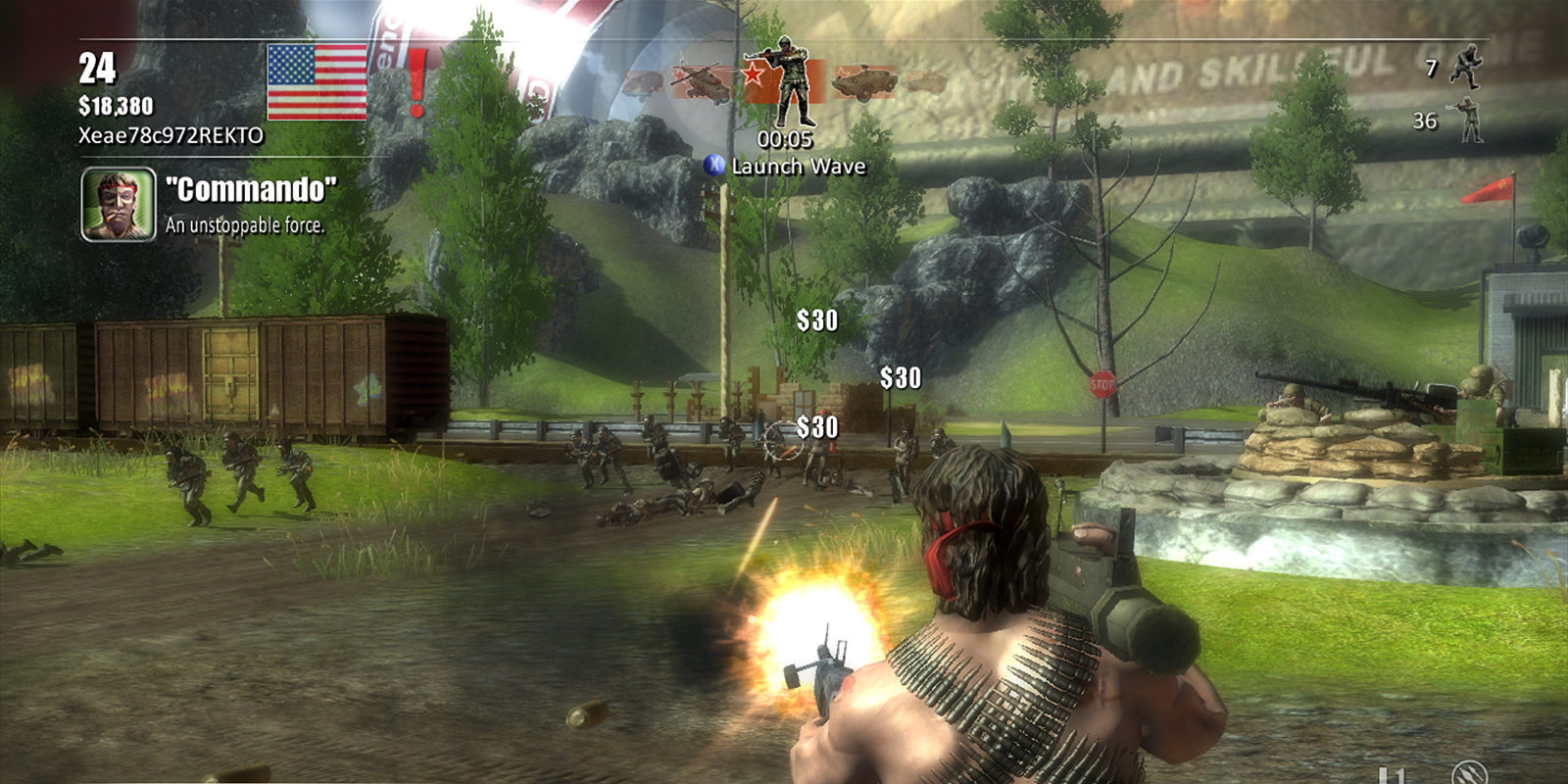Choose the attack helicopter wave icon
The width and height of the screenshot is (1568, 784).
[702, 82]
